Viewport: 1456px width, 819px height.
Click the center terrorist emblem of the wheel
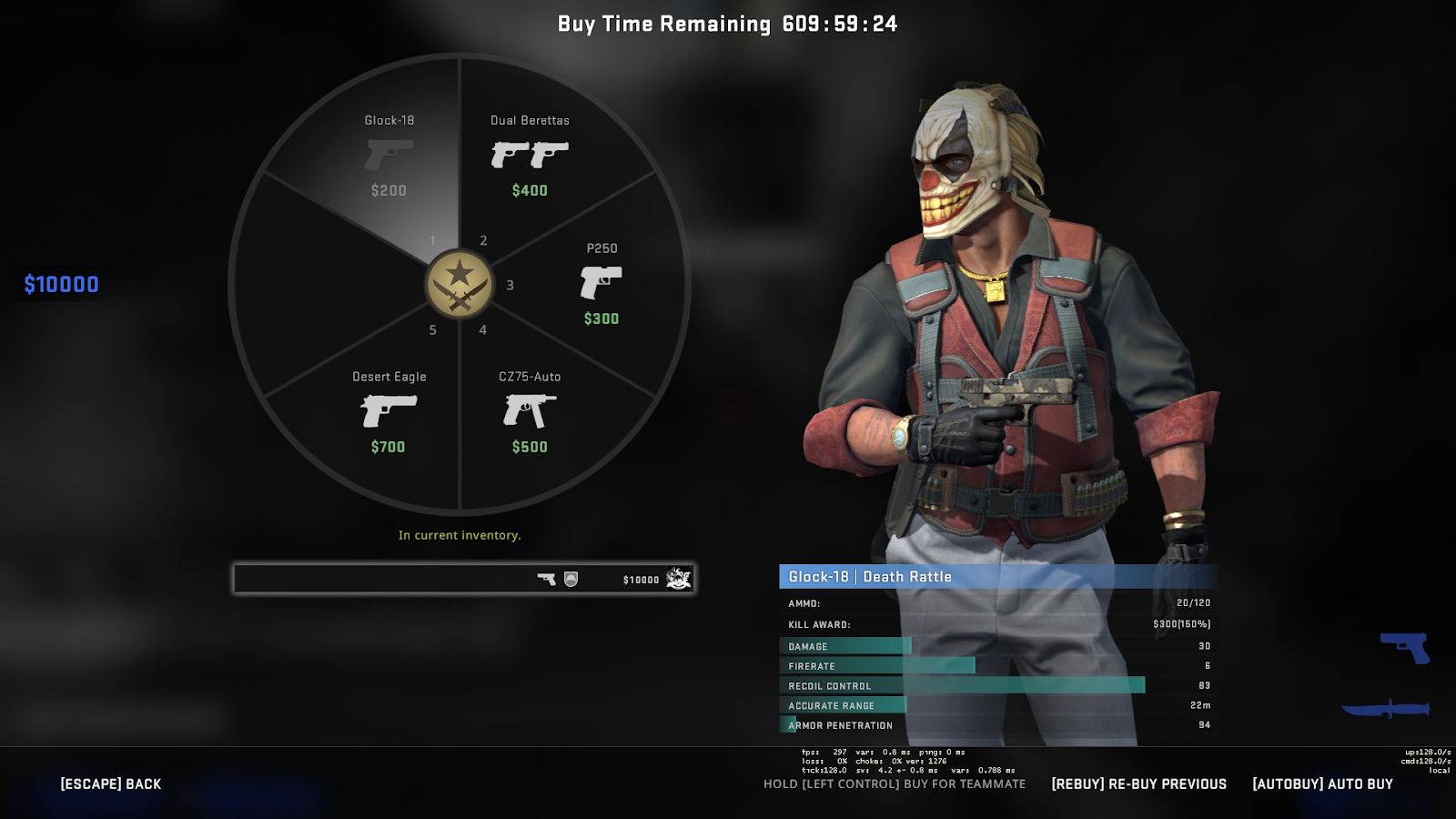460,284
